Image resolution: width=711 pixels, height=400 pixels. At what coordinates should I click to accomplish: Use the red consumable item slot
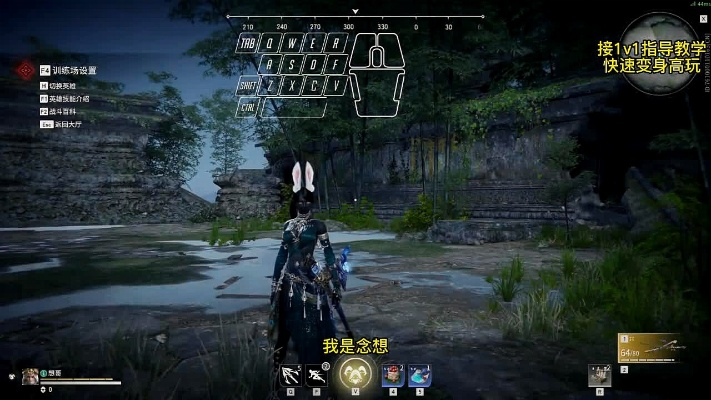tap(392, 375)
